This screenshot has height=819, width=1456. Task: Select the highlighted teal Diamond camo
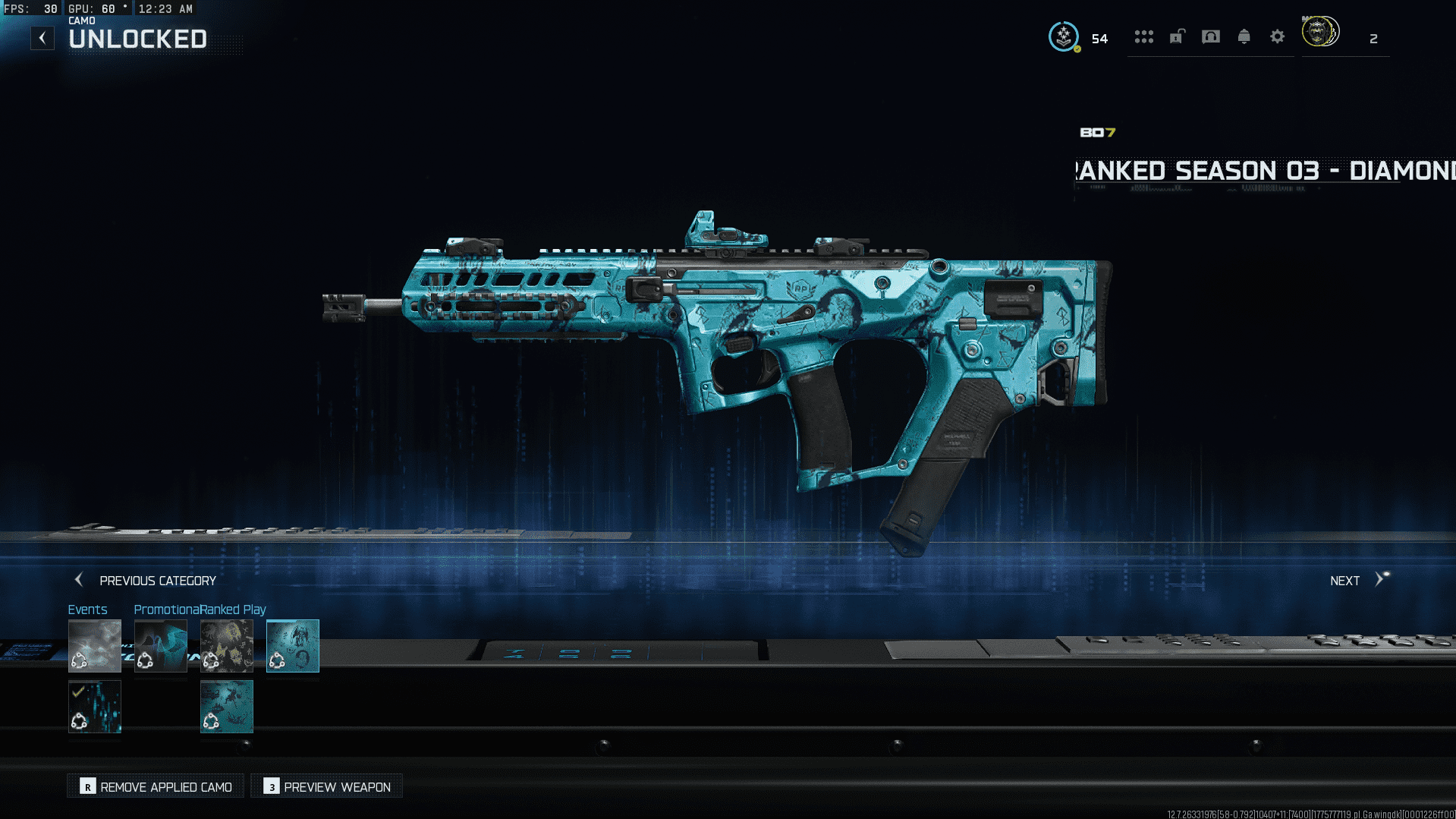[x=293, y=646]
